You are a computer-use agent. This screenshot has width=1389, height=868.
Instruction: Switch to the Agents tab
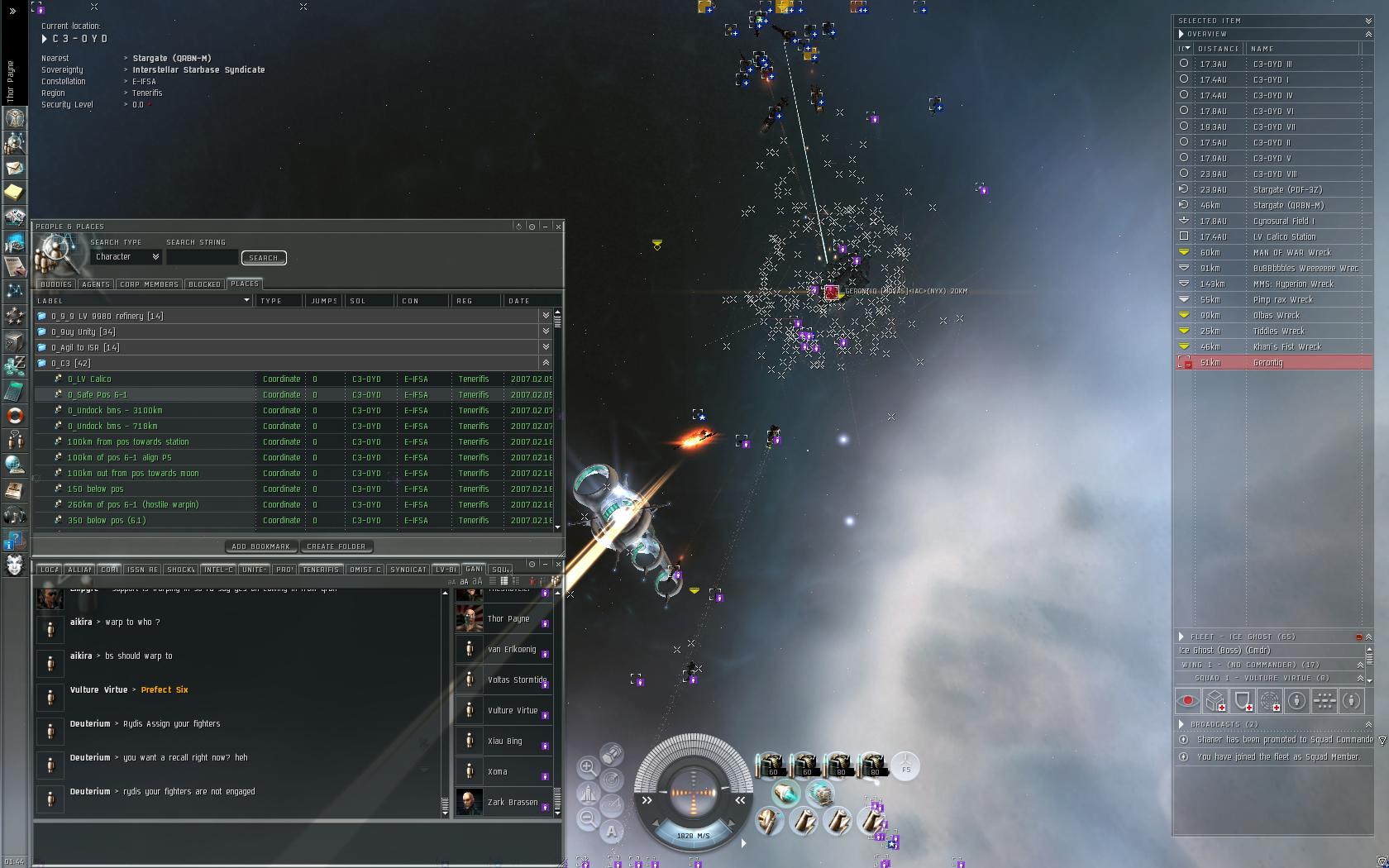tap(96, 284)
